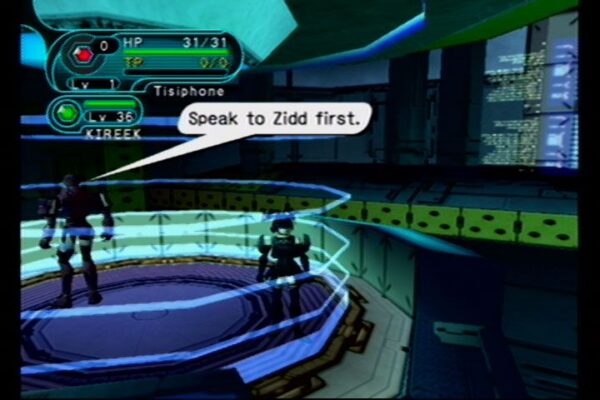Viewport: 600px width, 400px height.
Task: Choose KIREEK's party member panel
Action: click(x=95, y=115)
